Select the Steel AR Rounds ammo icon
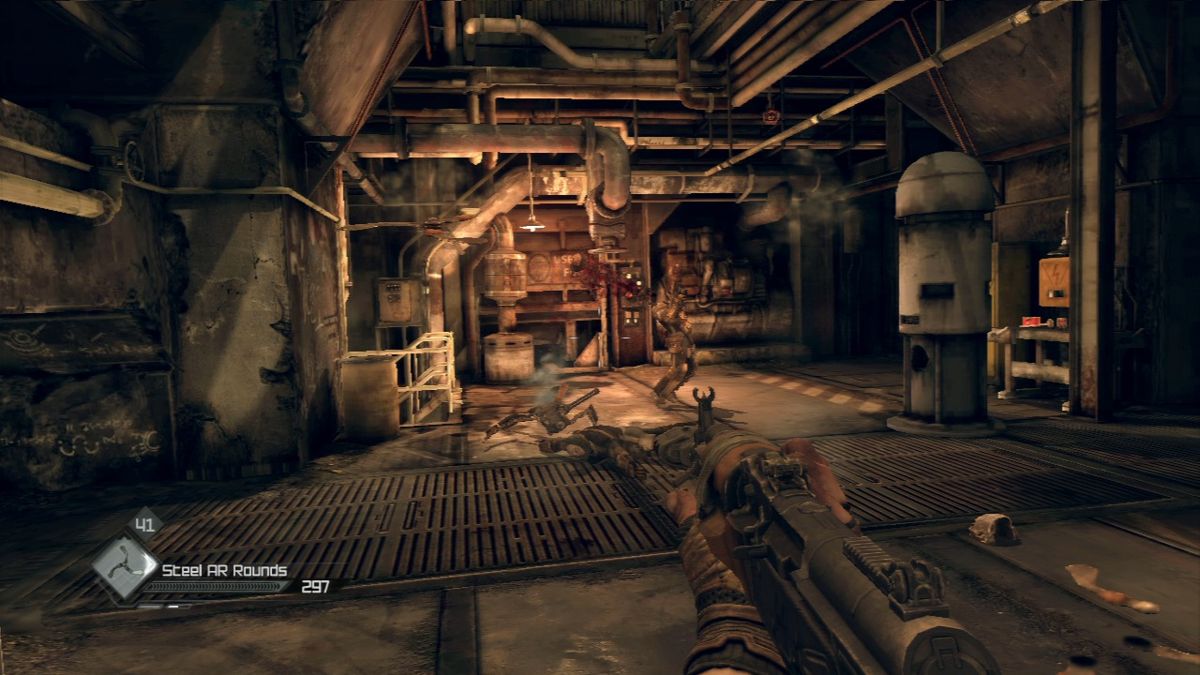Image resolution: width=1200 pixels, height=675 pixels. (125, 569)
